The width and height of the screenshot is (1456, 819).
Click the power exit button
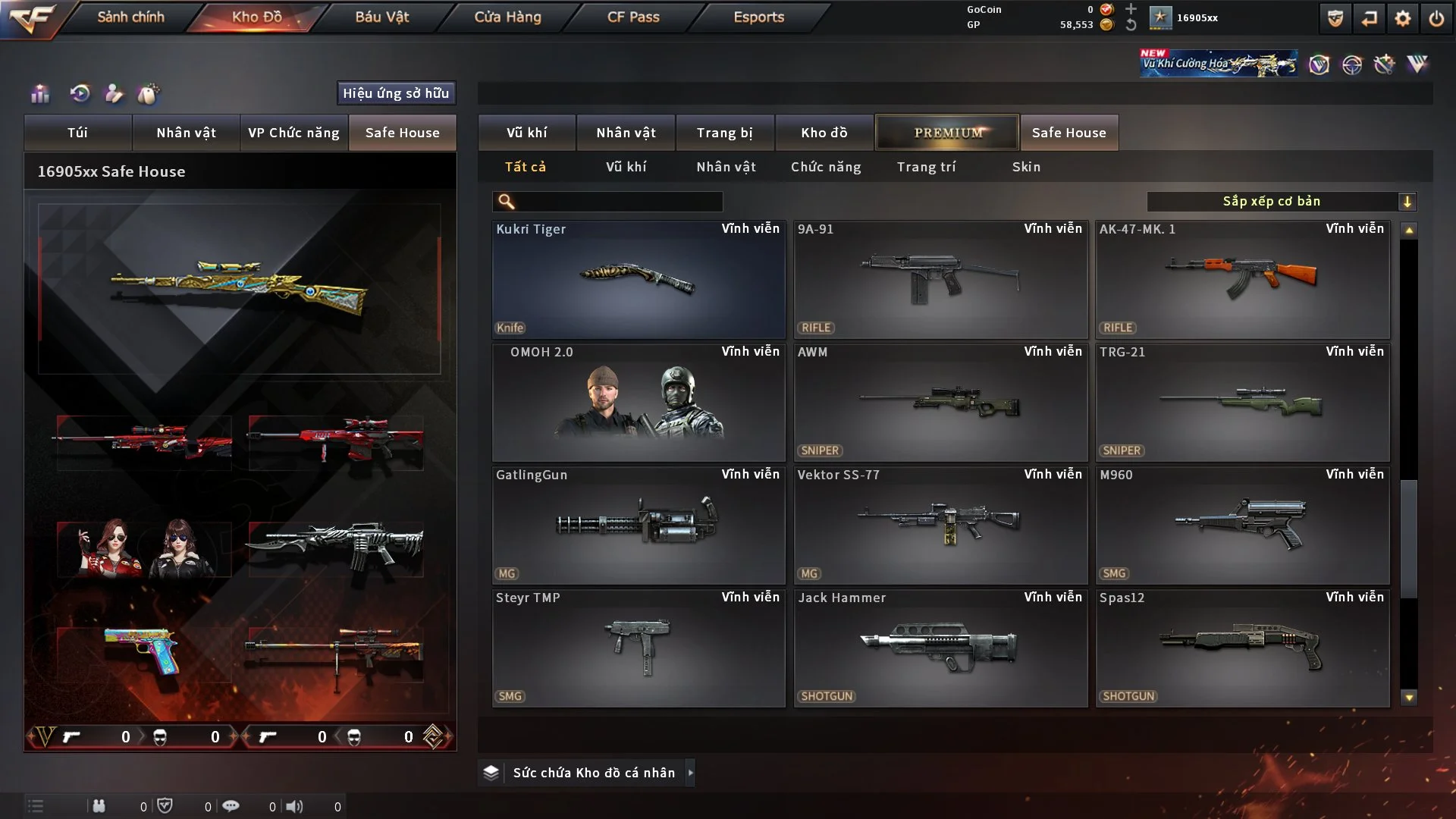click(x=1436, y=18)
